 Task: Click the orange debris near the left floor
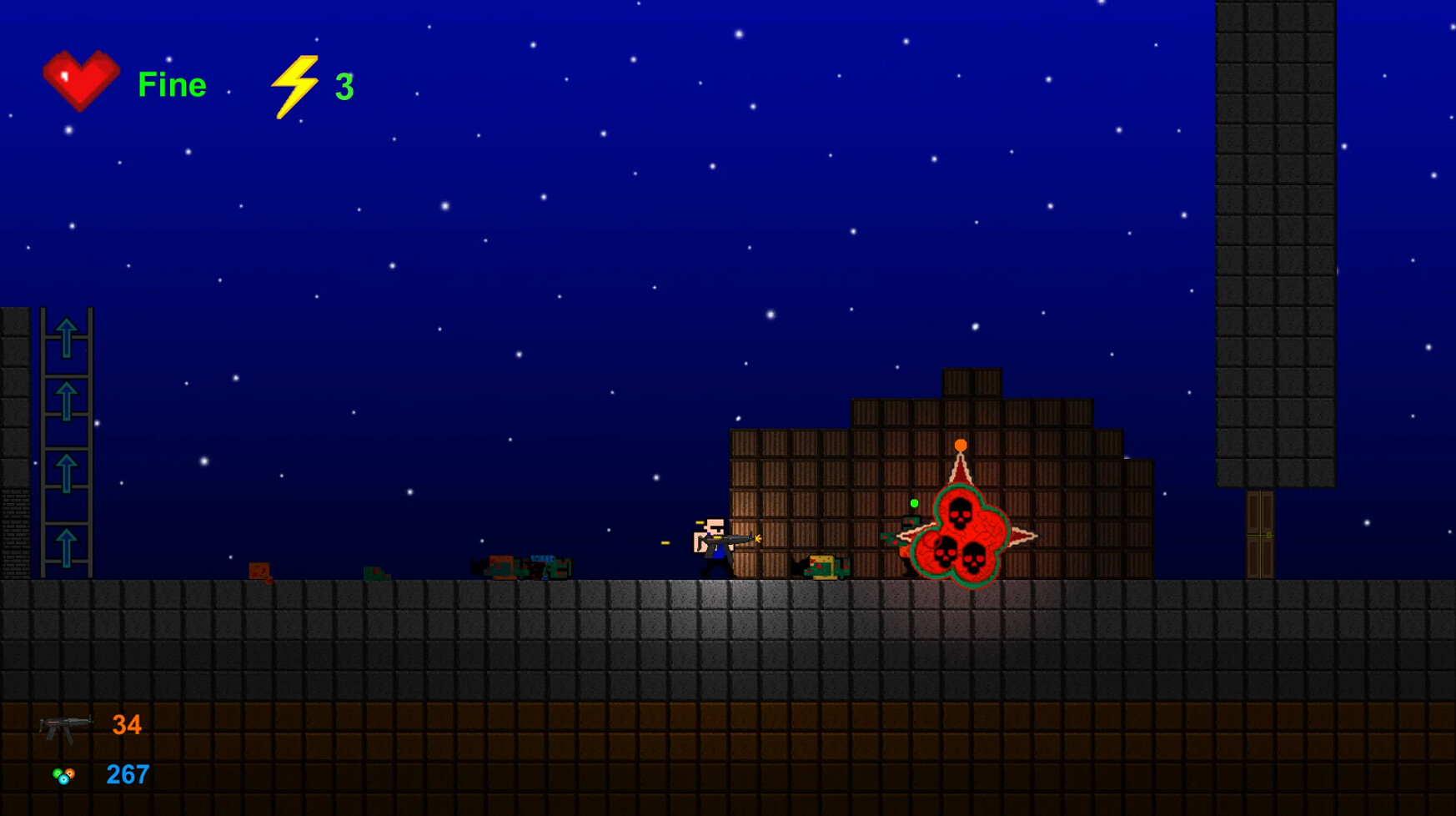click(x=260, y=570)
